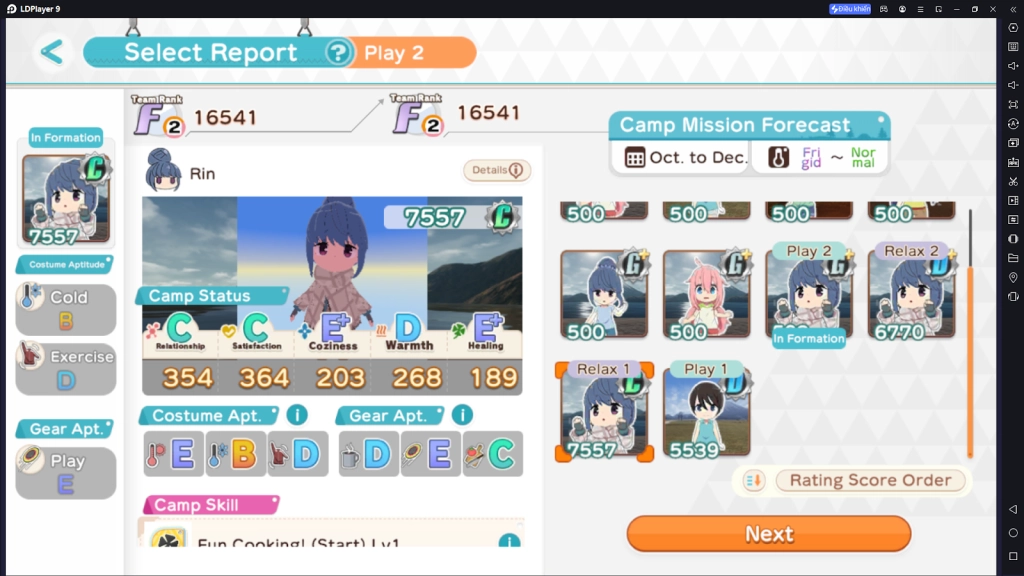The width and height of the screenshot is (1024, 576).
Task: Change the Rating Score Order sort
Action: pyautogui.click(x=870, y=481)
